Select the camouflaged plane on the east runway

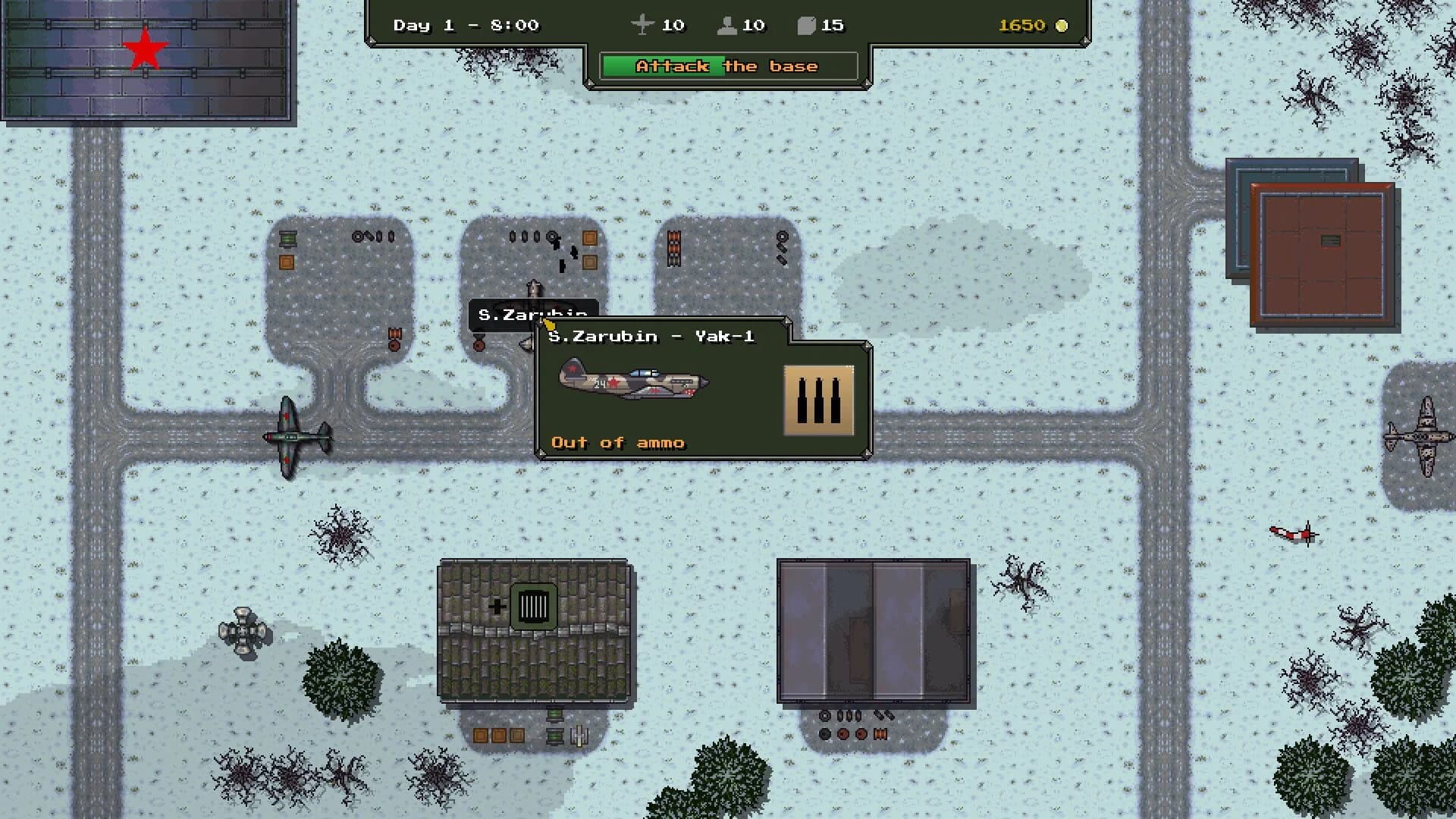[1422, 432]
